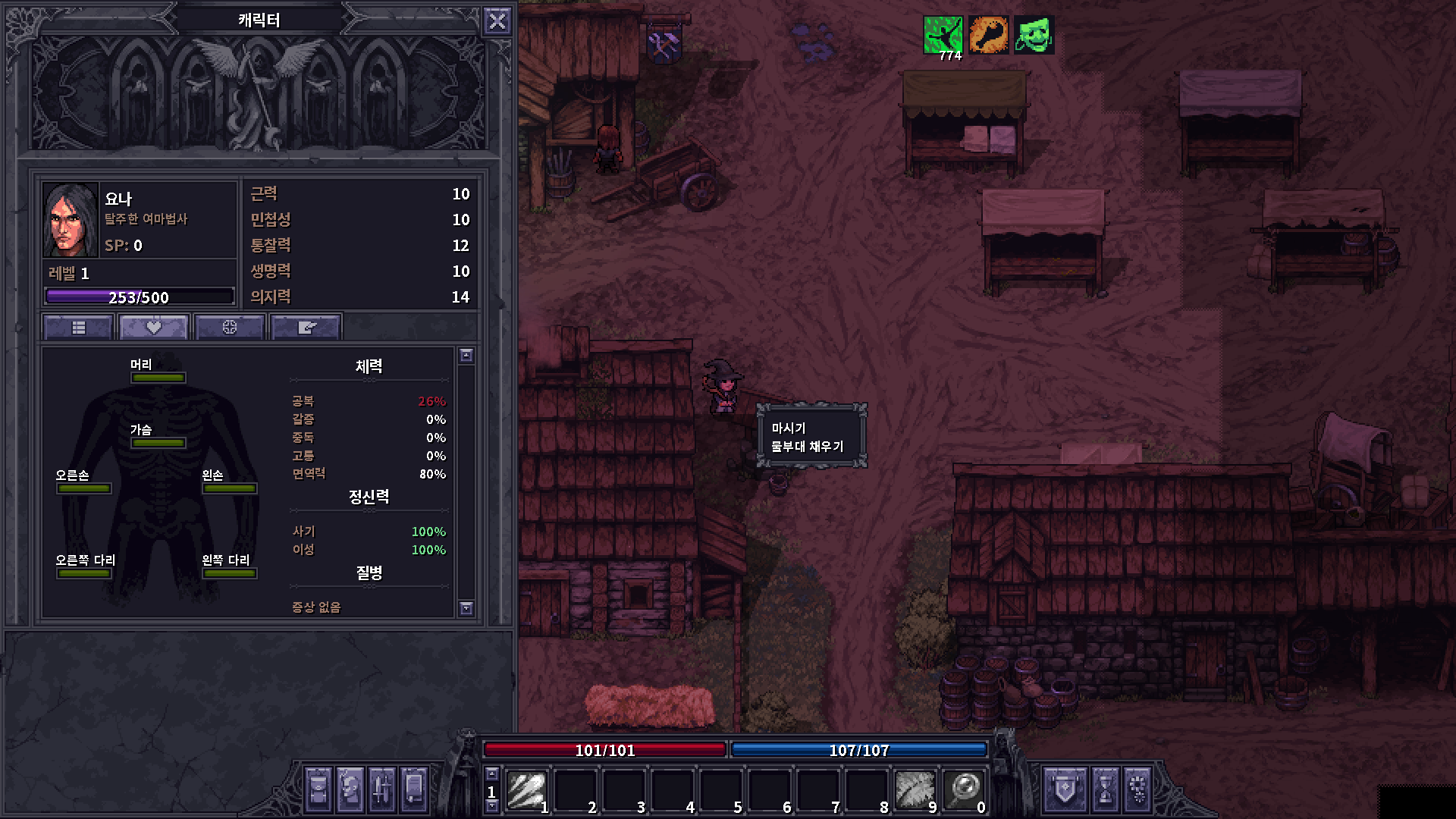The width and height of the screenshot is (1456, 819).
Task: Click the purple 253/500 experience bar
Action: [141, 297]
